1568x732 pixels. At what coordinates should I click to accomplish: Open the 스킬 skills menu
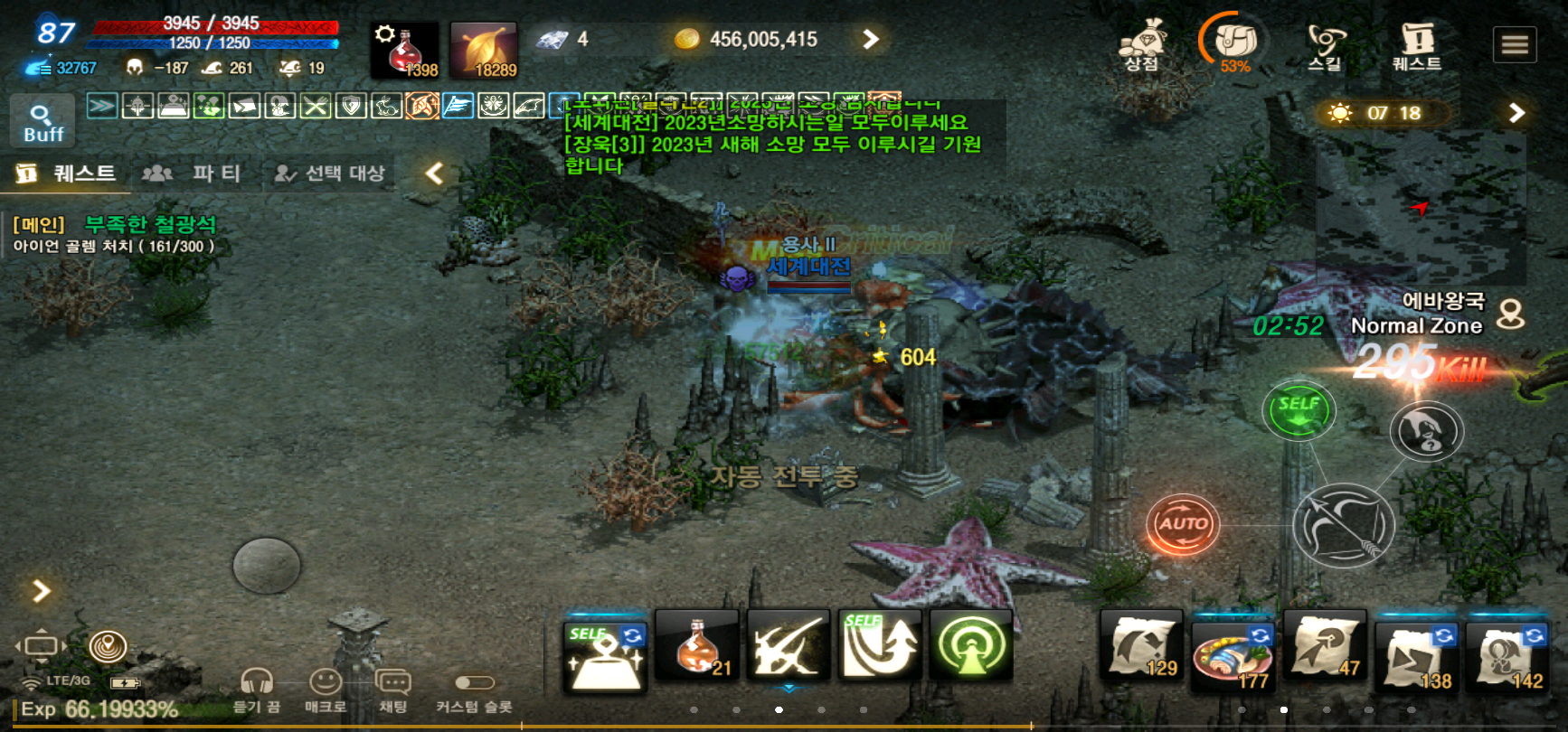[1325, 44]
